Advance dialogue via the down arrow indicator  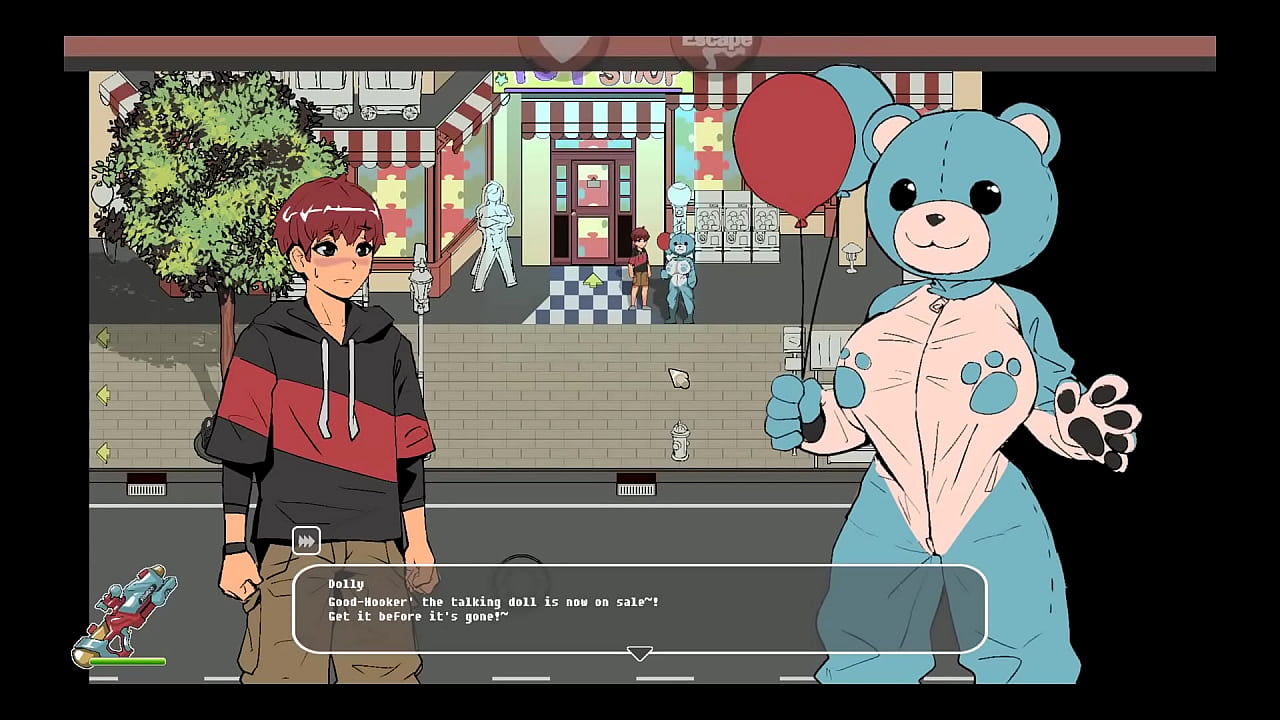pyautogui.click(x=640, y=653)
